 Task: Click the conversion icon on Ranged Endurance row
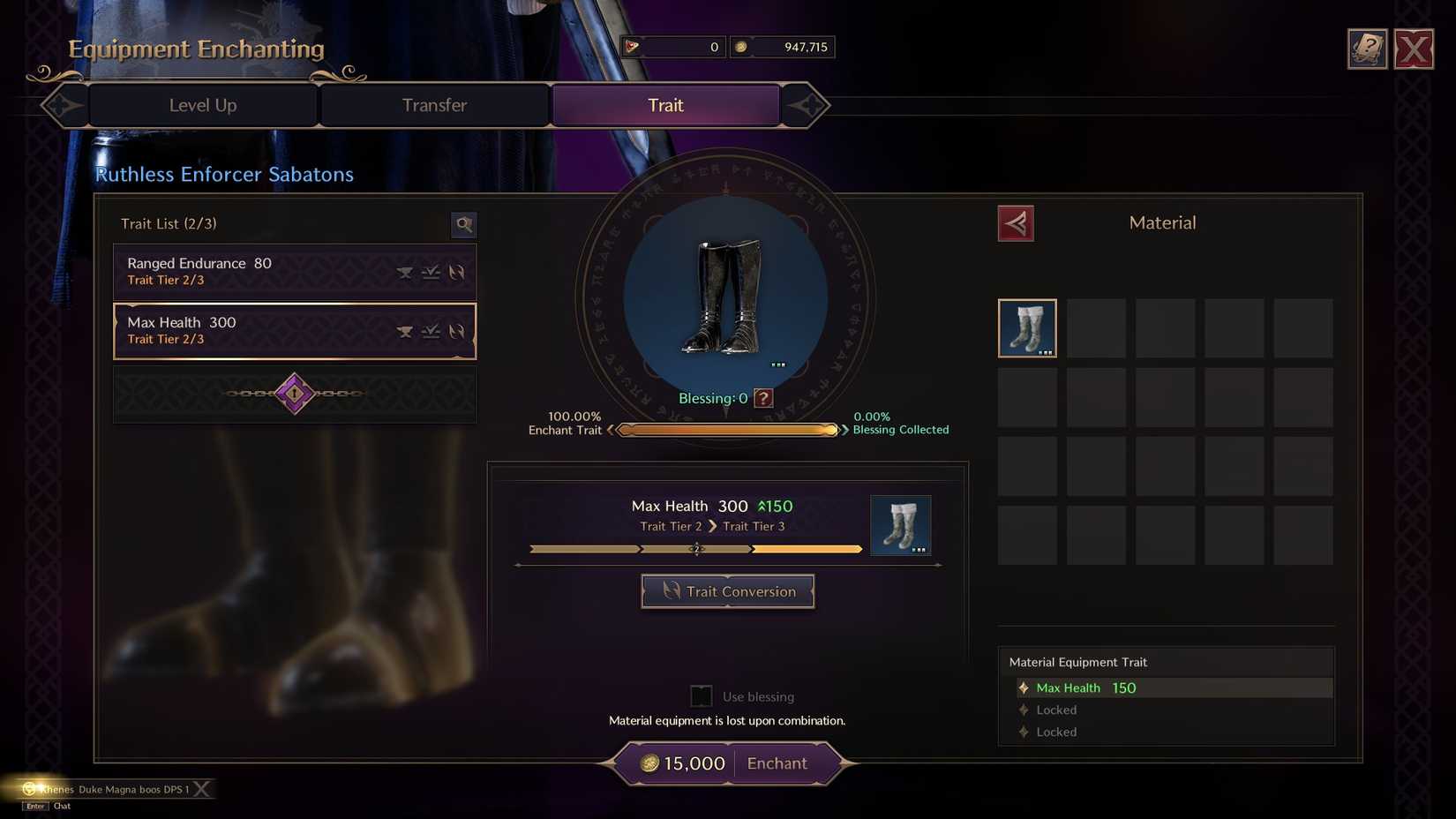(x=458, y=272)
